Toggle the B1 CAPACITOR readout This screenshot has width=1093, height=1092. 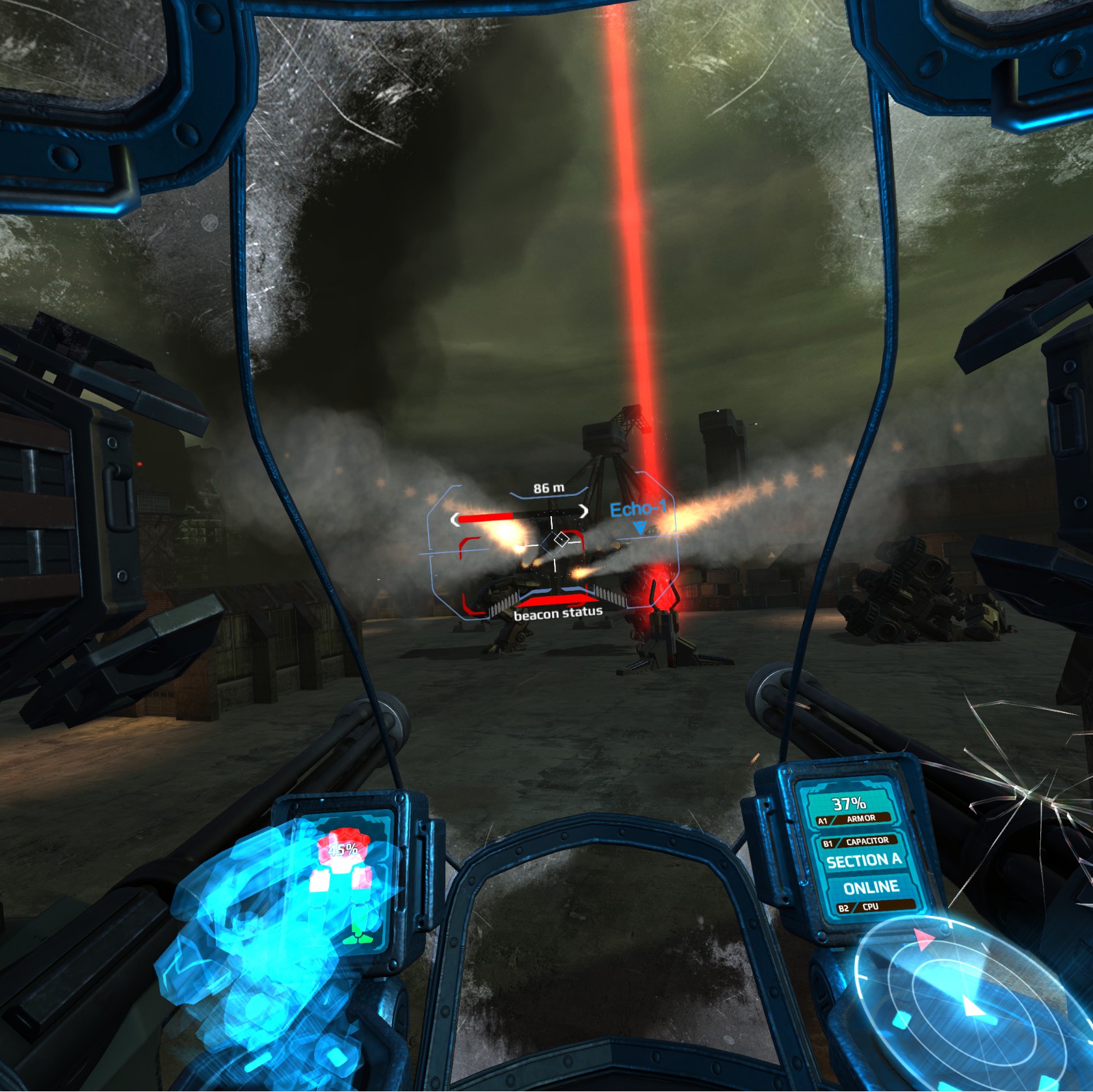pyautogui.click(x=858, y=842)
